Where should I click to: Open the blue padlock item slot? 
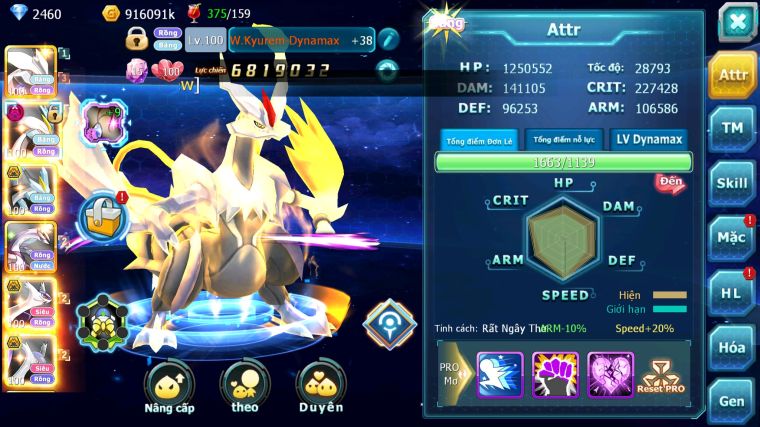coord(101,212)
